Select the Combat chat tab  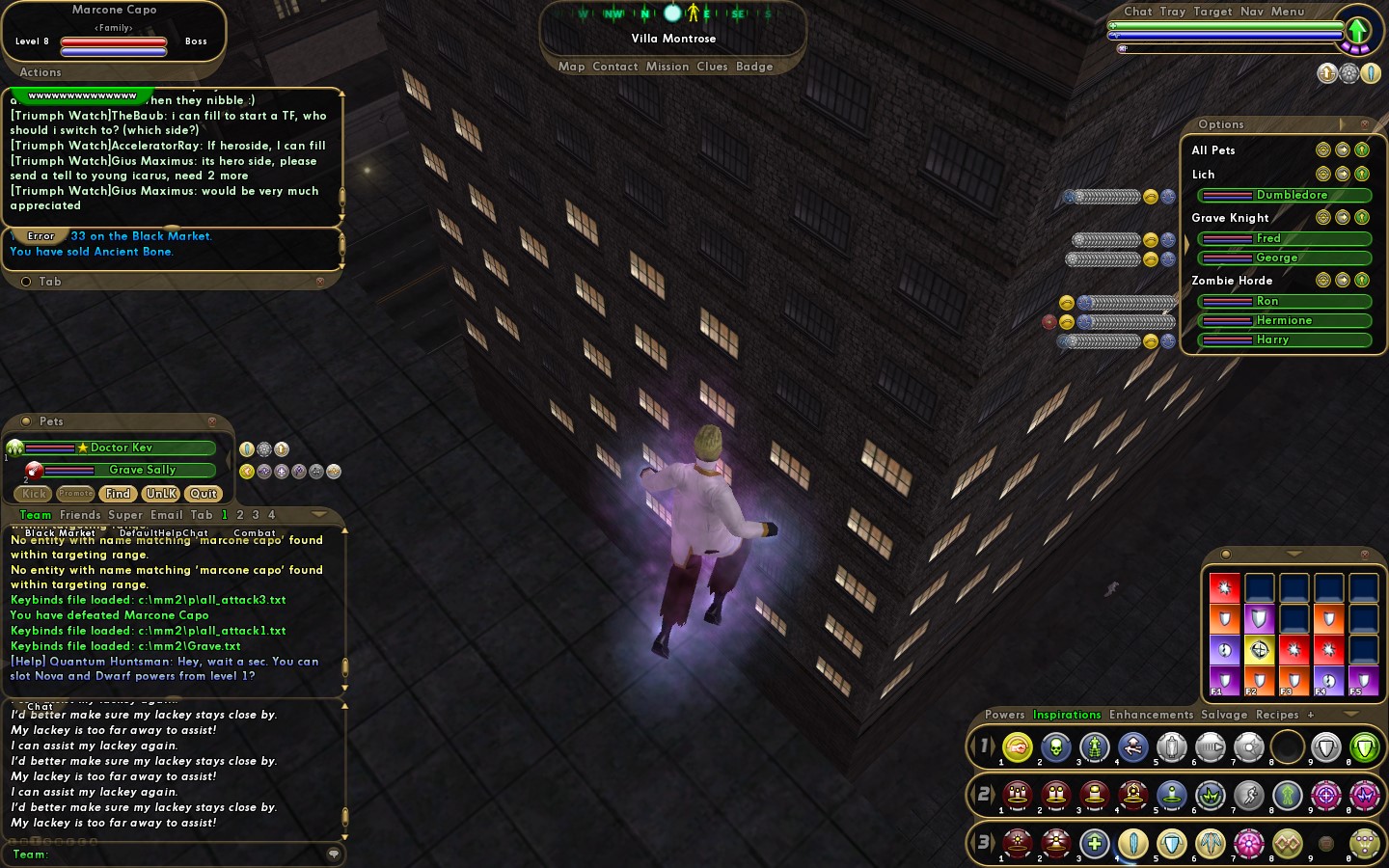coord(255,532)
